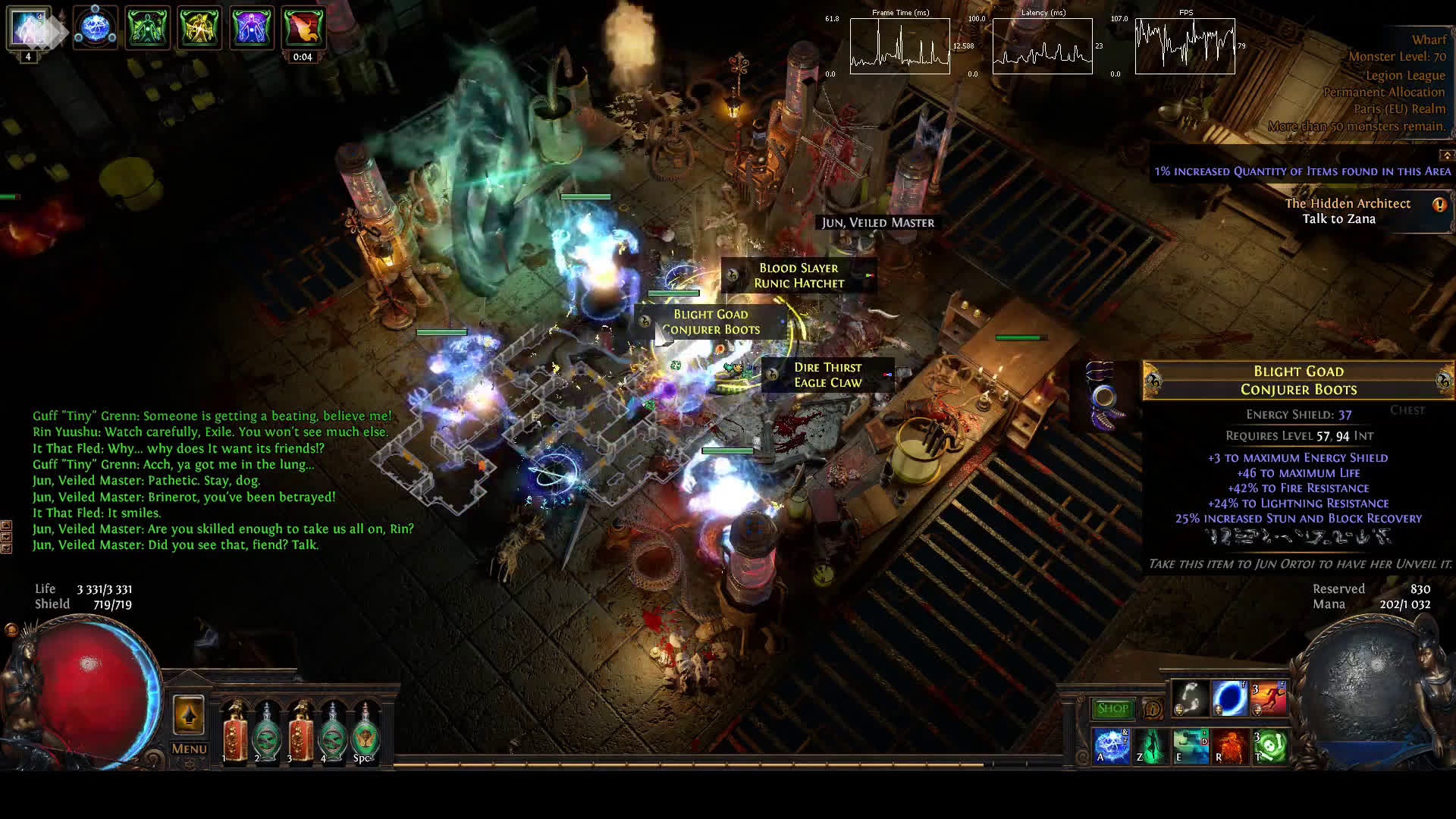1456x819 pixels.
Task: Activate the burning figure skill on R
Action: click(1229, 745)
